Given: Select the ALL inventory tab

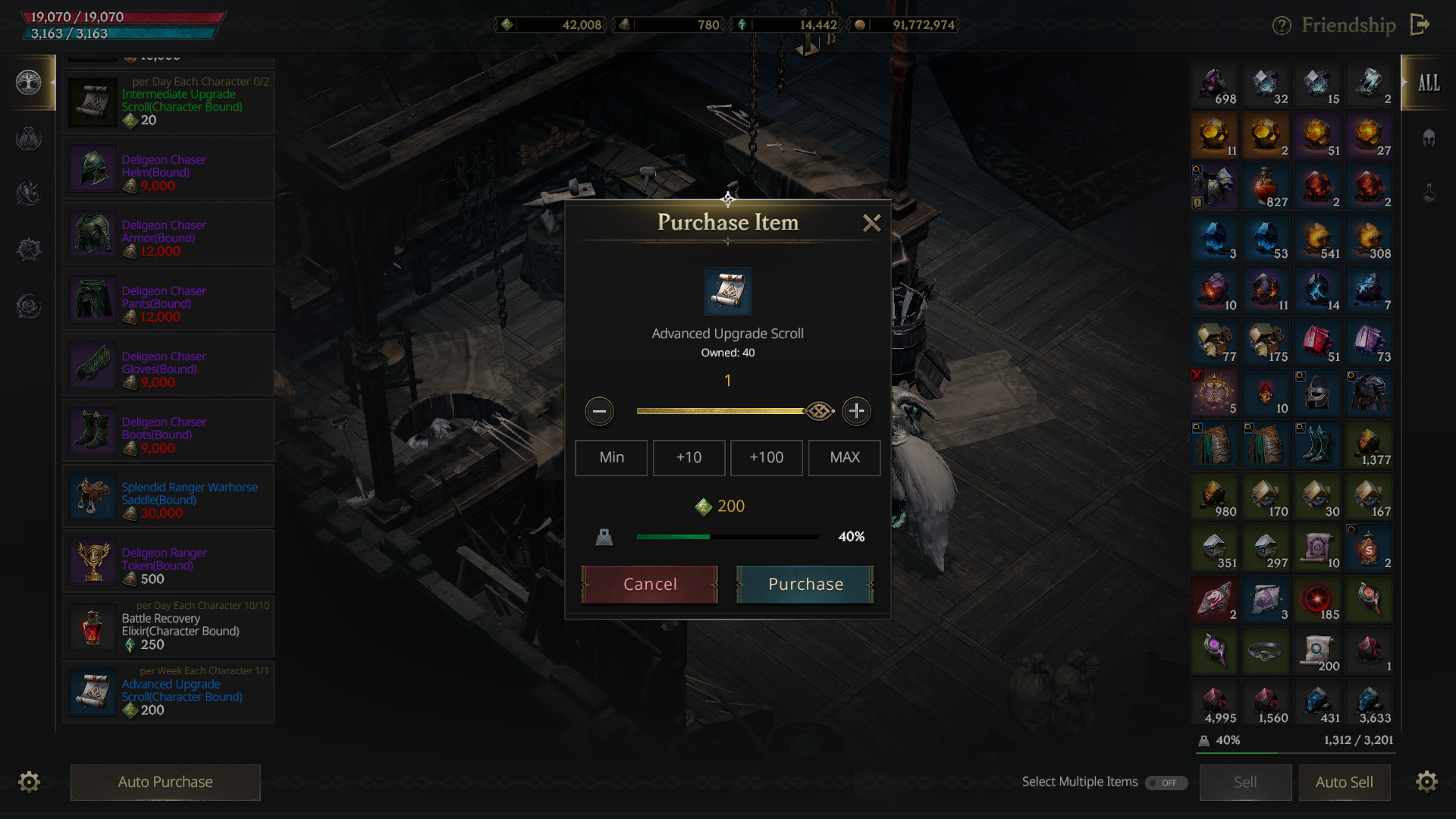Looking at the screenshot, I should [1428, 83].
